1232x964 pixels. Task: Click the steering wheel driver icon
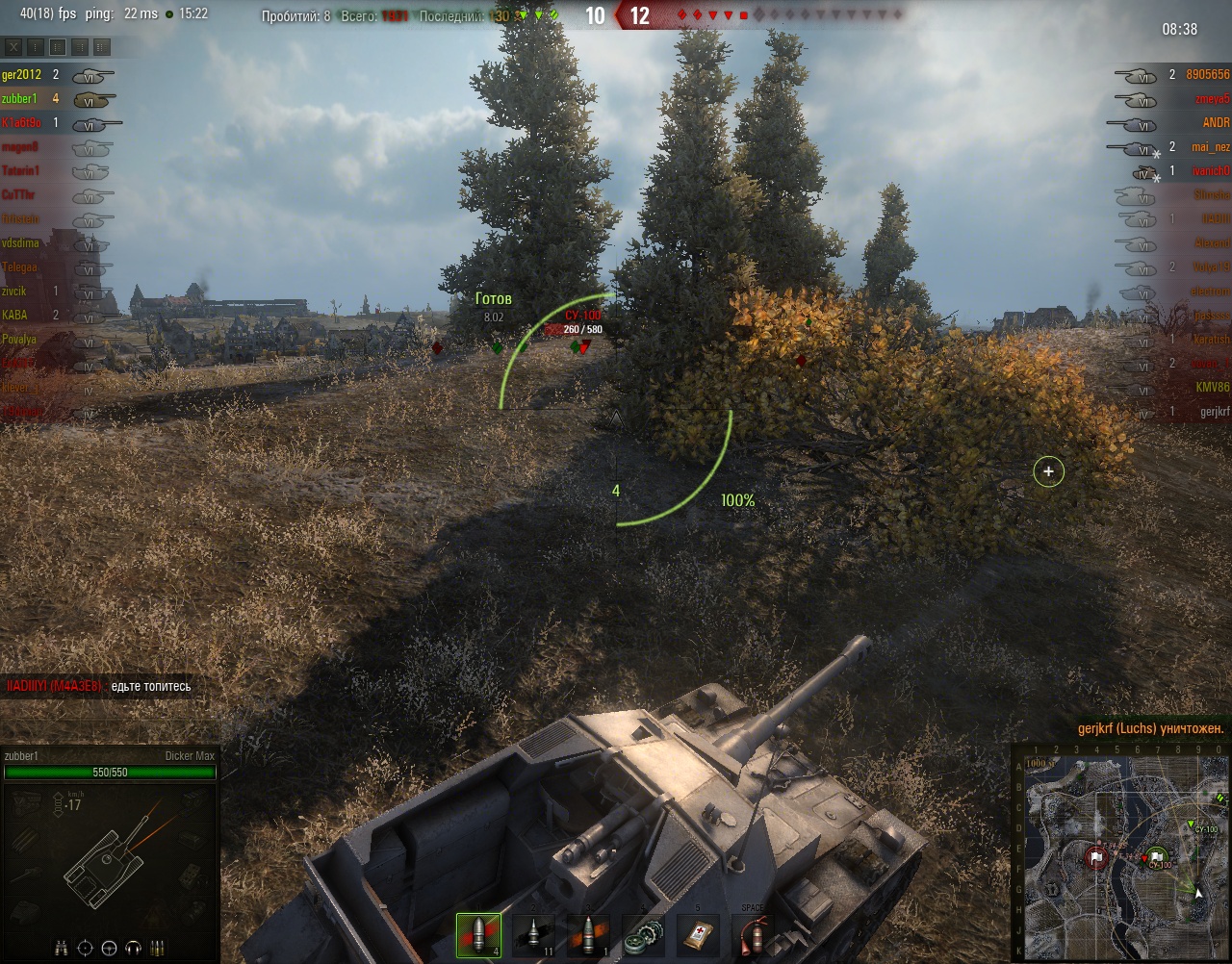pos(109,948)
